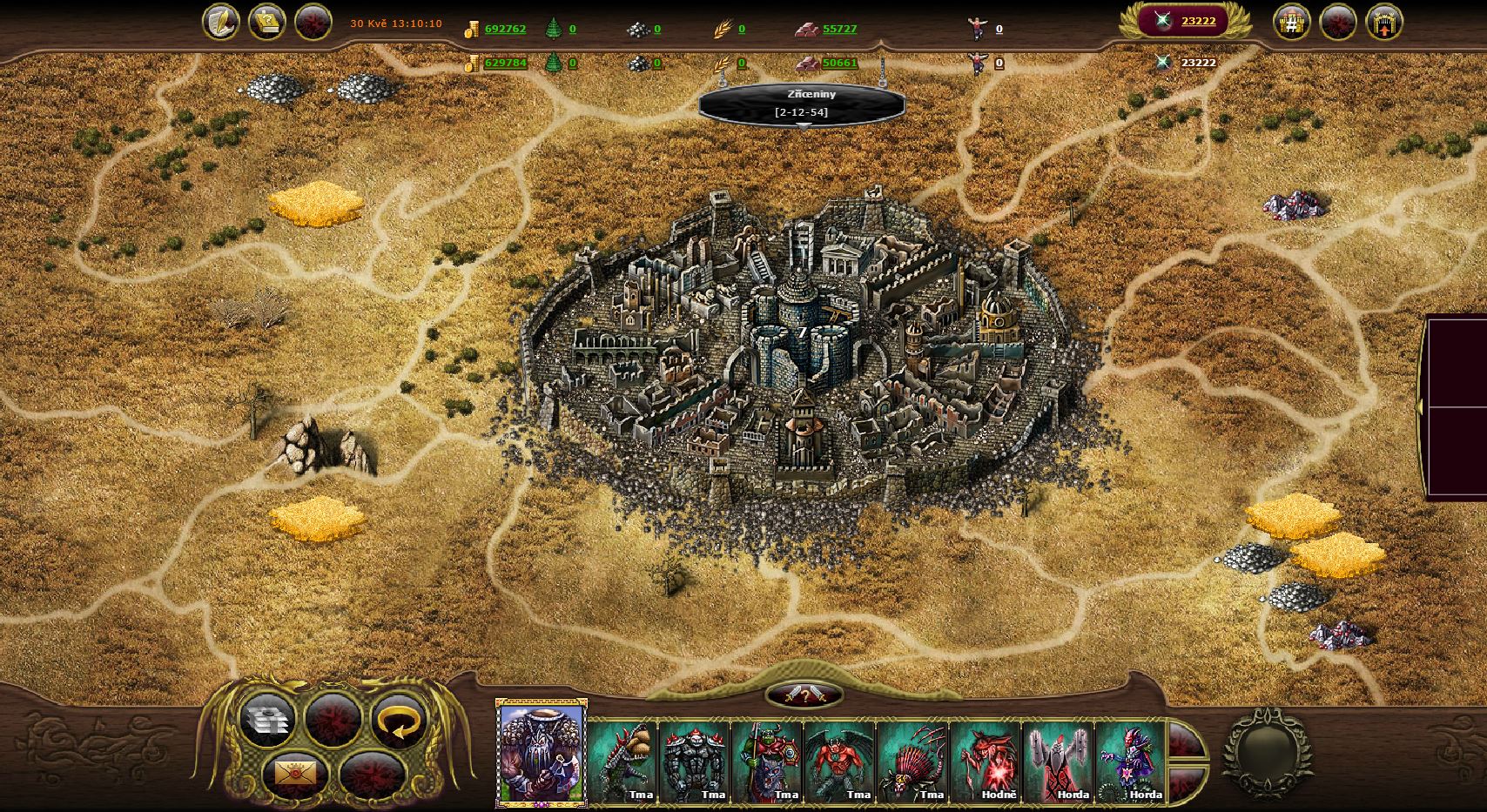
Task: Open the question-mark help scroll
Action: pos(266,23)
